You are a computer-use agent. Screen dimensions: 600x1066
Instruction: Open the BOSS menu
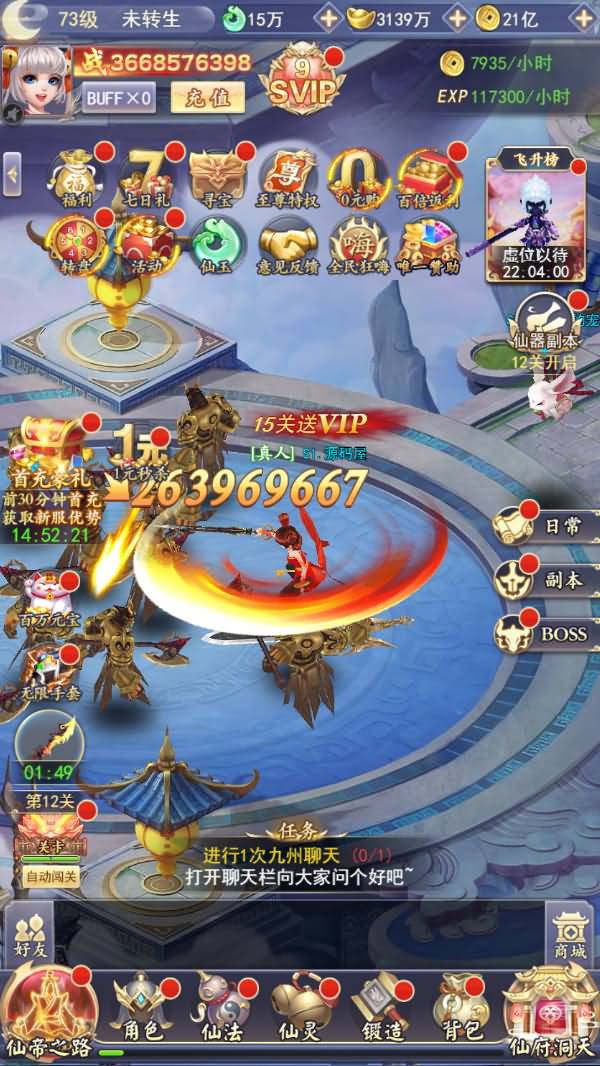[x=546, y=633]
